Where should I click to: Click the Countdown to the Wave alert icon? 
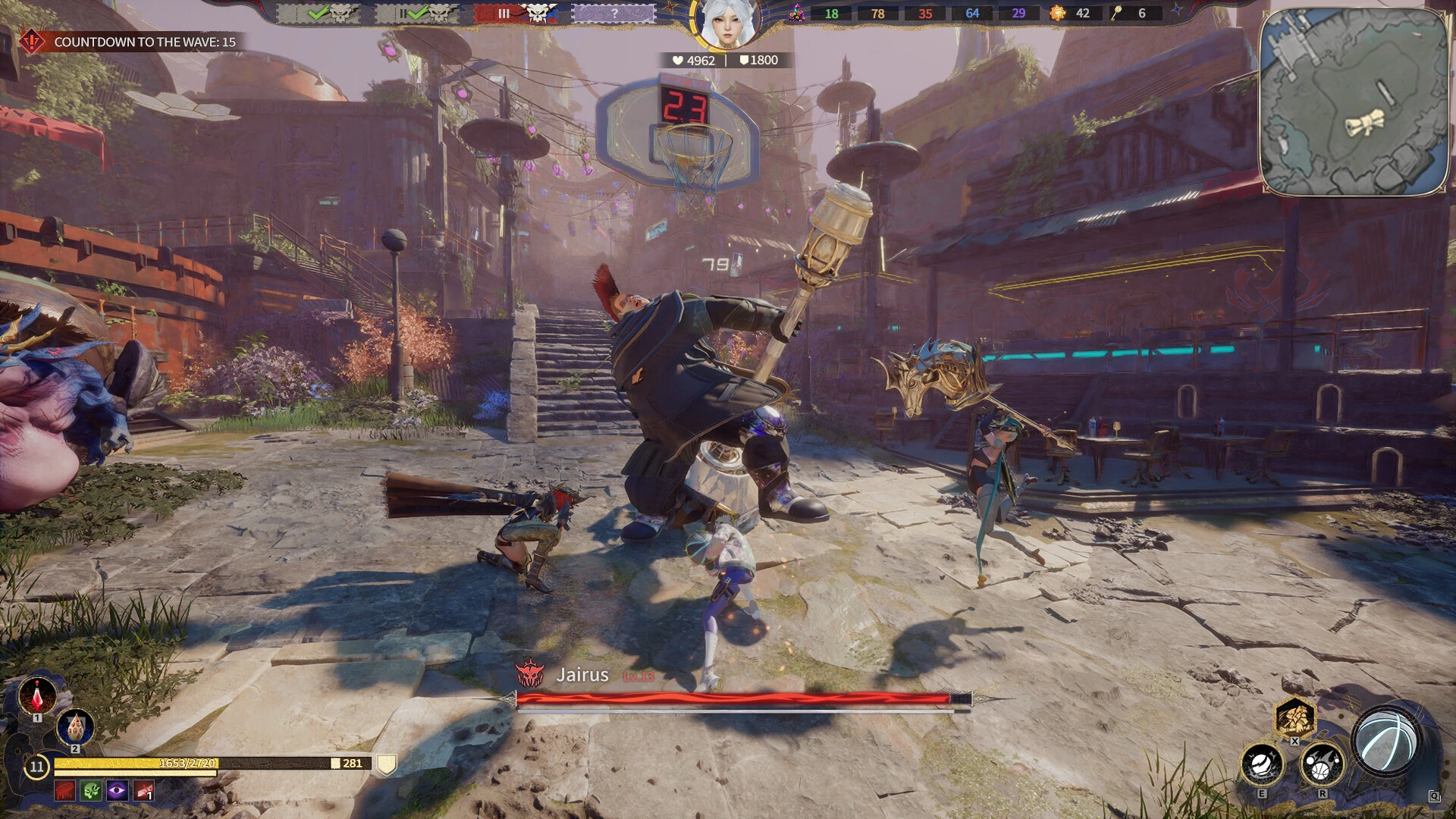(x=31, y=42)
